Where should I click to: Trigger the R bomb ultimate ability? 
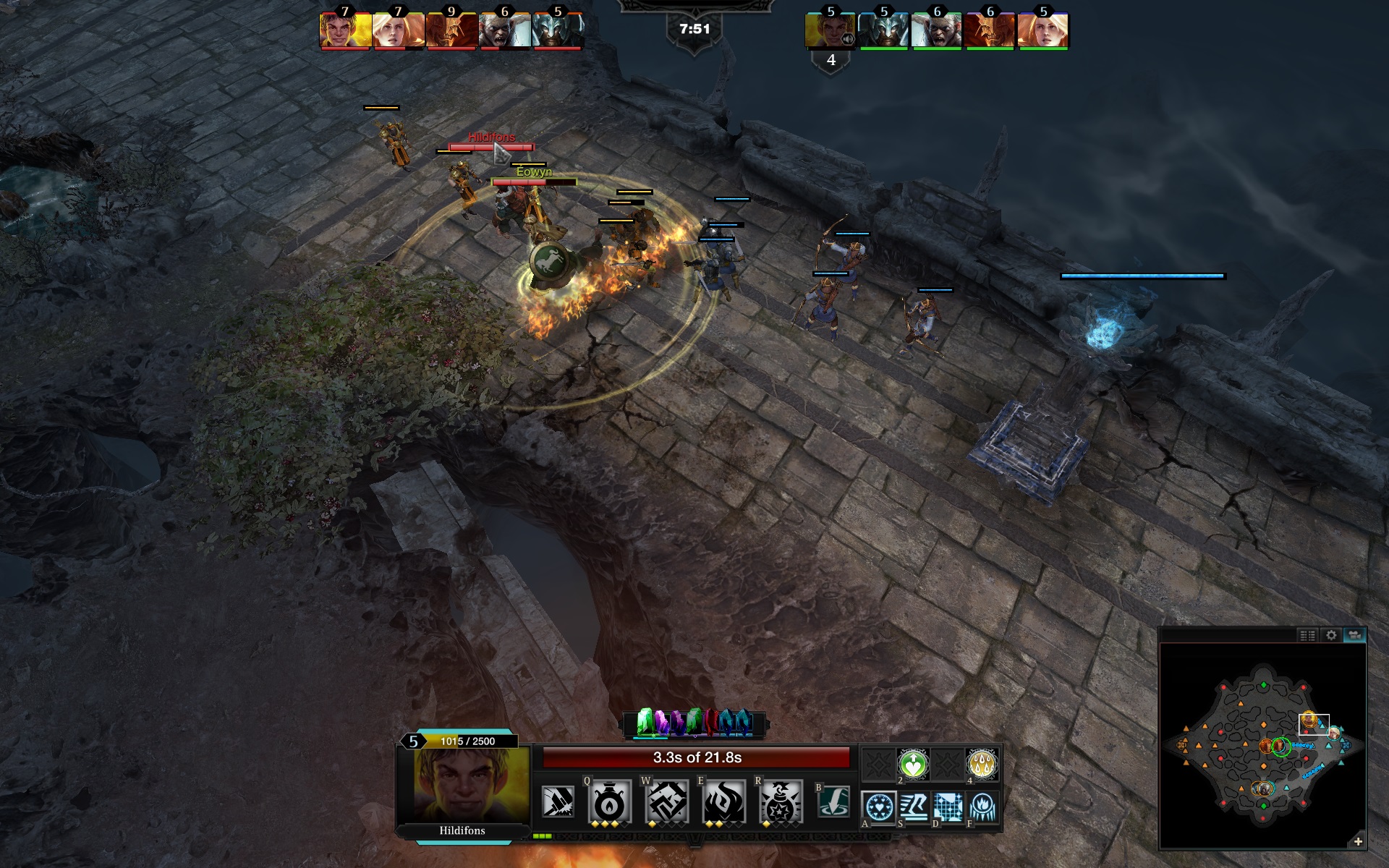click(x=781, y=801)
